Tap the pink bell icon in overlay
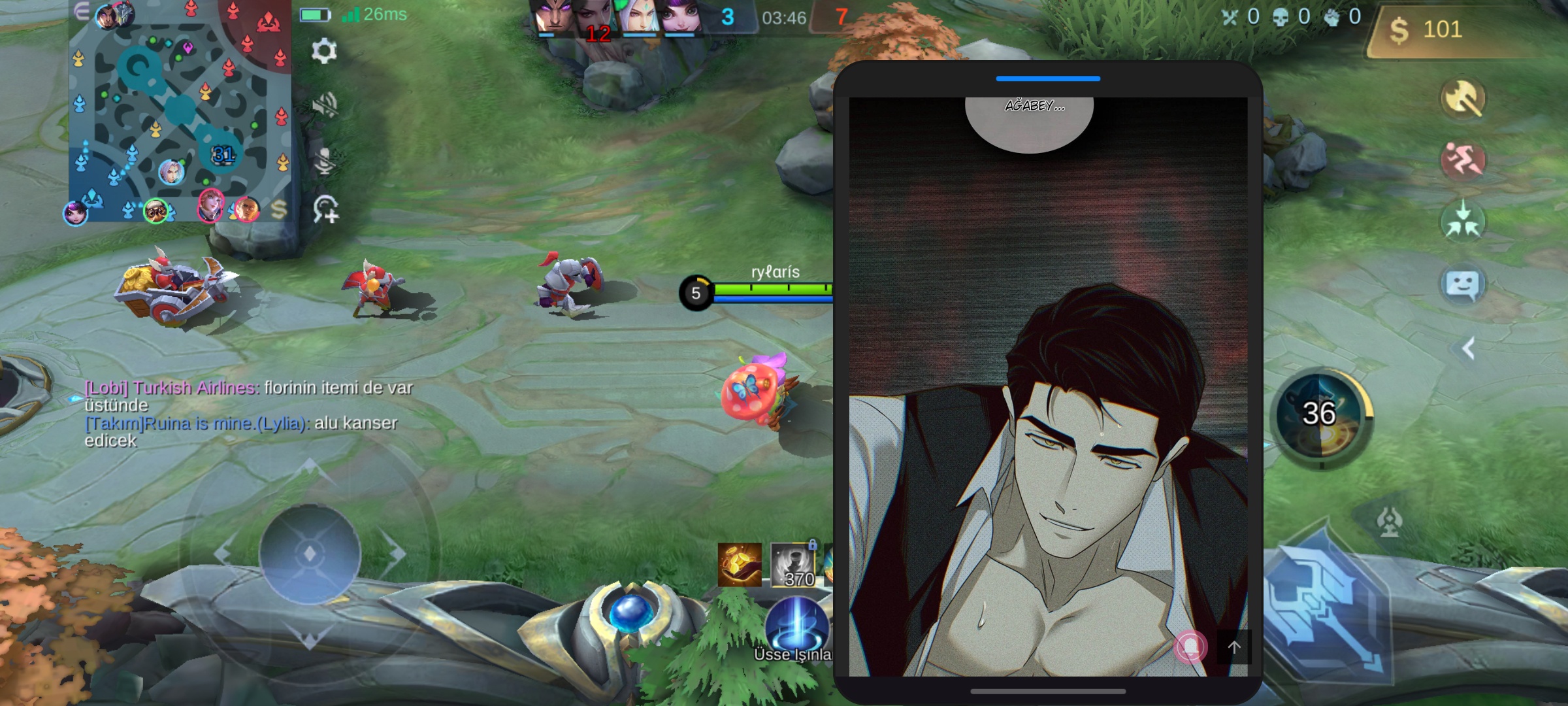Viewport: 1568px width, 706px height. pos(1190,647)
